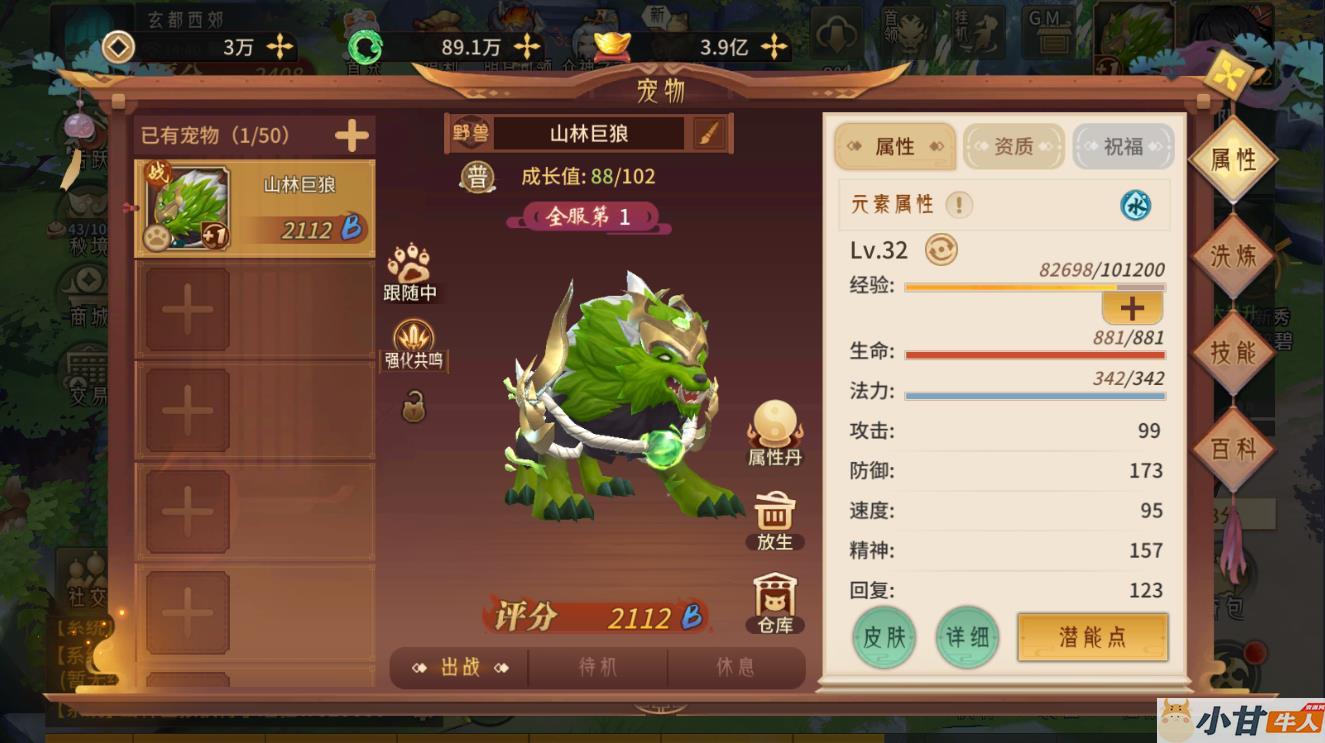The width and height of the screenshot is (1325, 743).
Task: Toggle the 跟随中 follow paw icon
Action: 408,266
